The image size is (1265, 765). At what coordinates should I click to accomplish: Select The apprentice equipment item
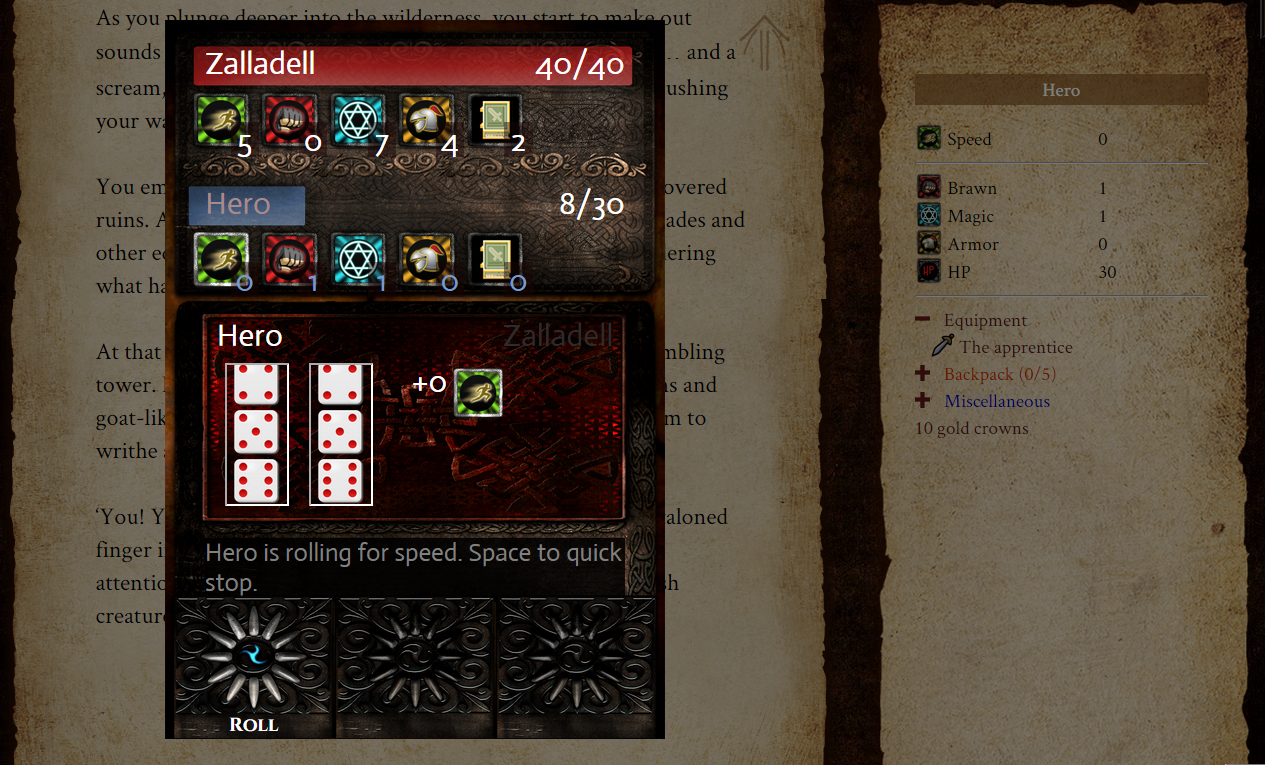click(x=1015, y=347)
